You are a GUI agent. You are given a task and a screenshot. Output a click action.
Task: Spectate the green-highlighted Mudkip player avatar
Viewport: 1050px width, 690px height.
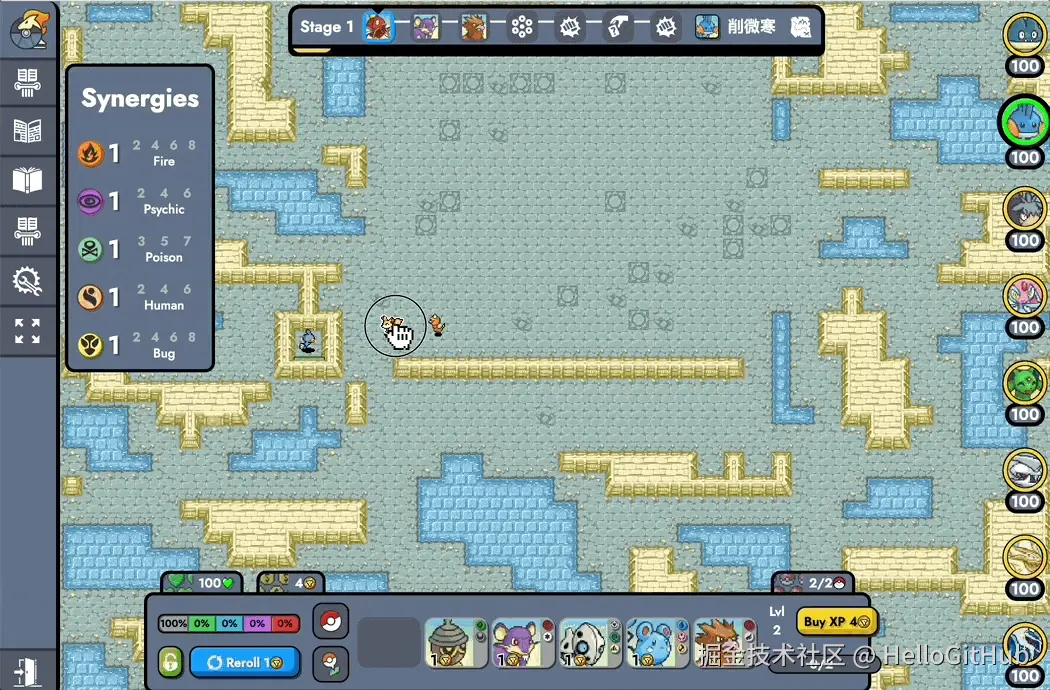(x=1024, y=122)
